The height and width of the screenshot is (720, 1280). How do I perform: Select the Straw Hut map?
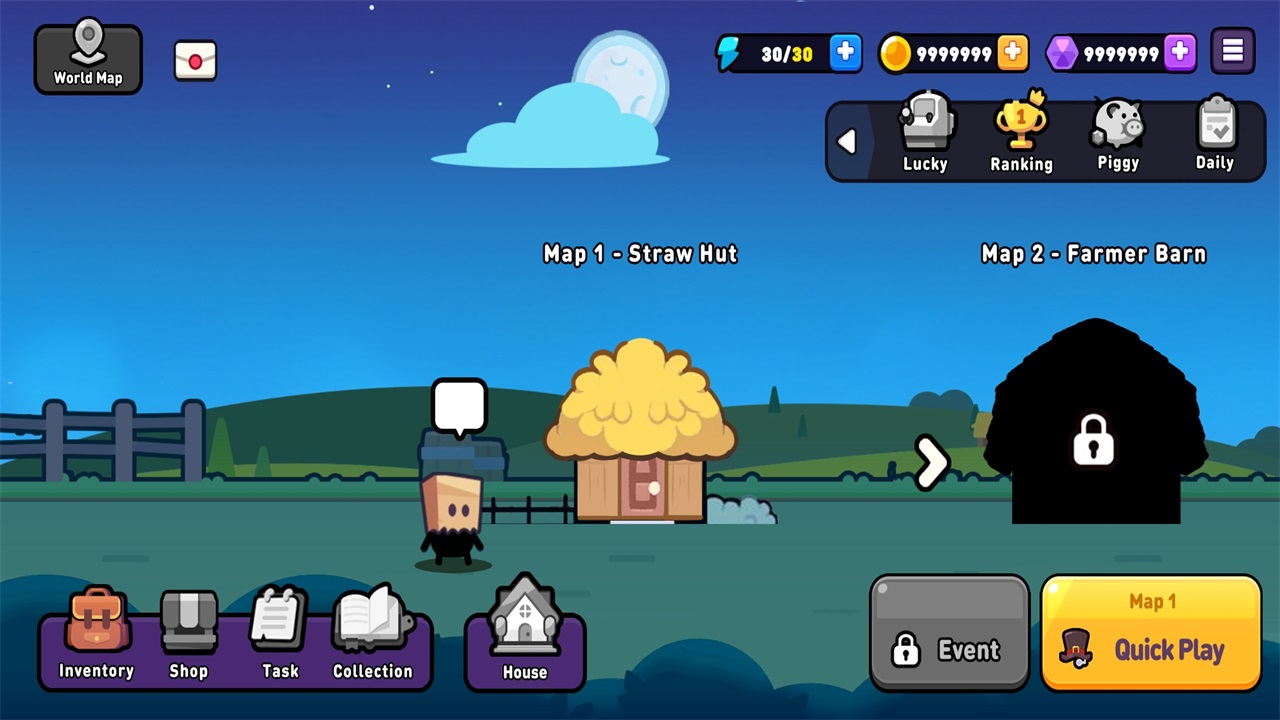(640, 435)
